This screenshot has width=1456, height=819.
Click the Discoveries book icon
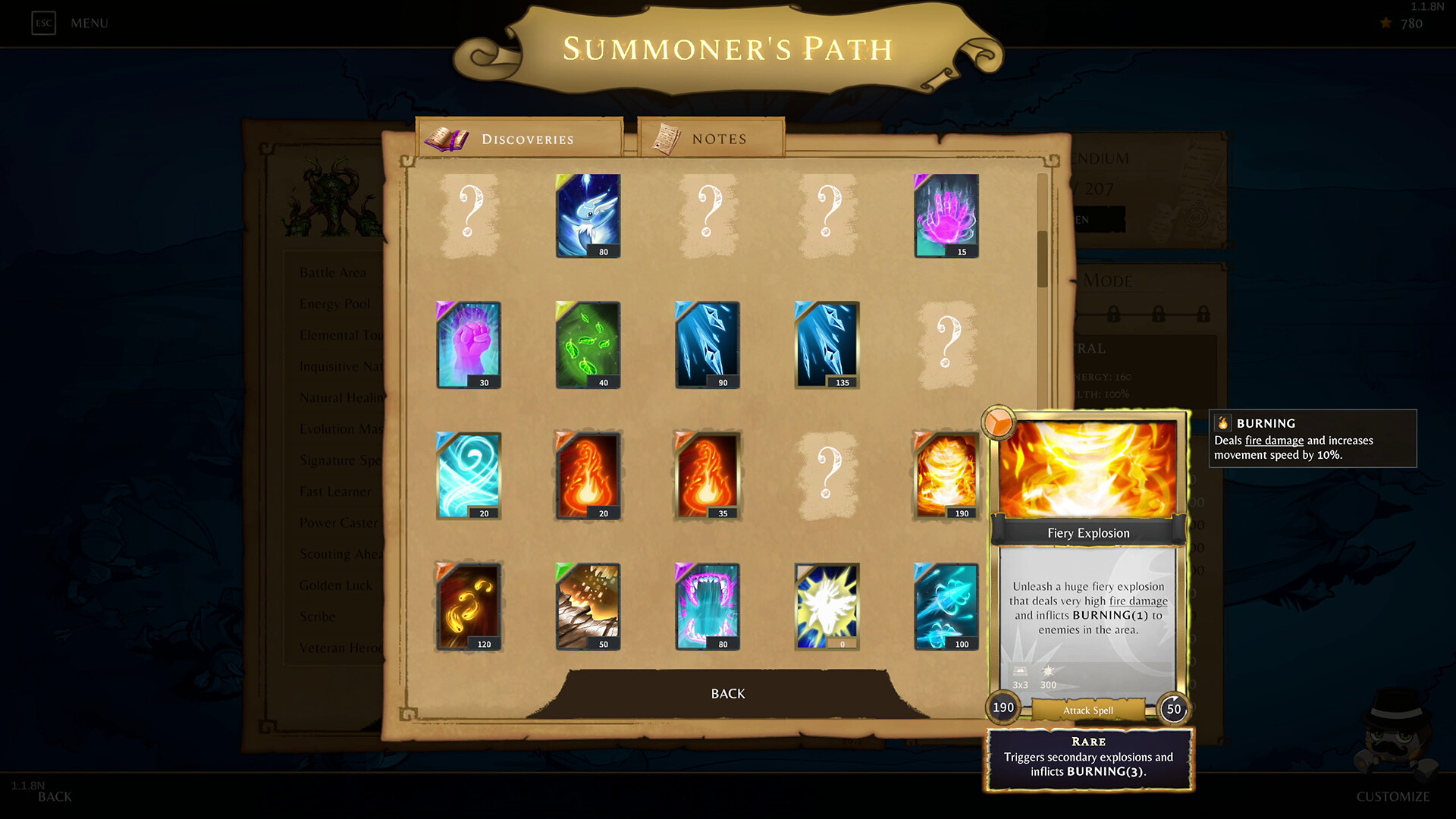pyautogui.click(x=447, y=137)
